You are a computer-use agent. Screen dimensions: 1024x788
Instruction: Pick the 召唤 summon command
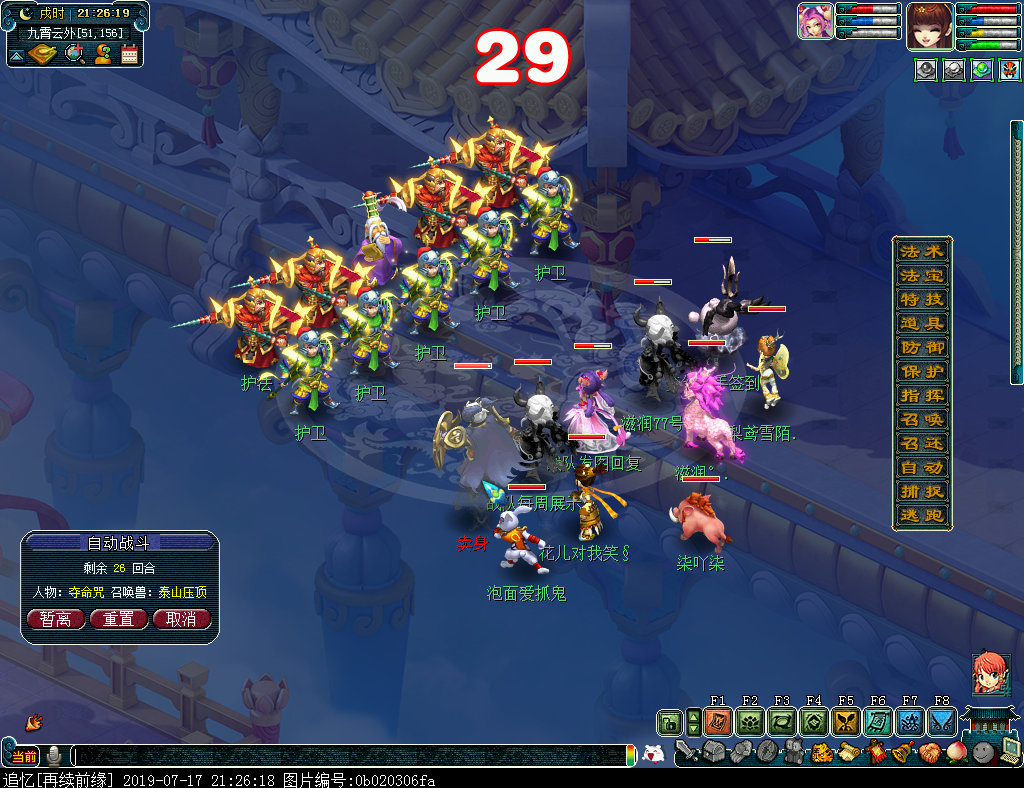pyautogui.click(x=921, y=420)
